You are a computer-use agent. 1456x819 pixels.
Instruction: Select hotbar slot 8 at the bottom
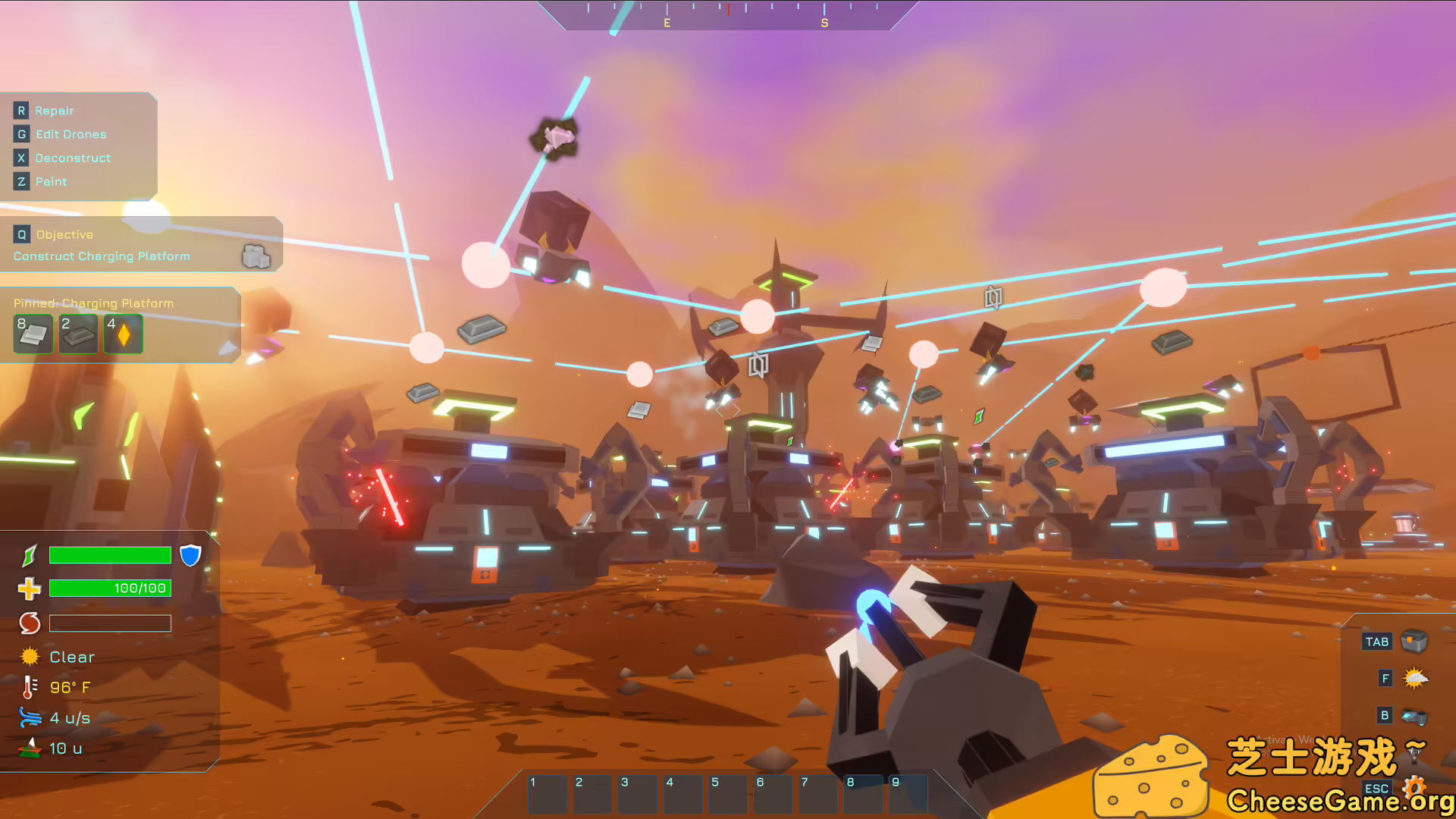coord(861,793)
